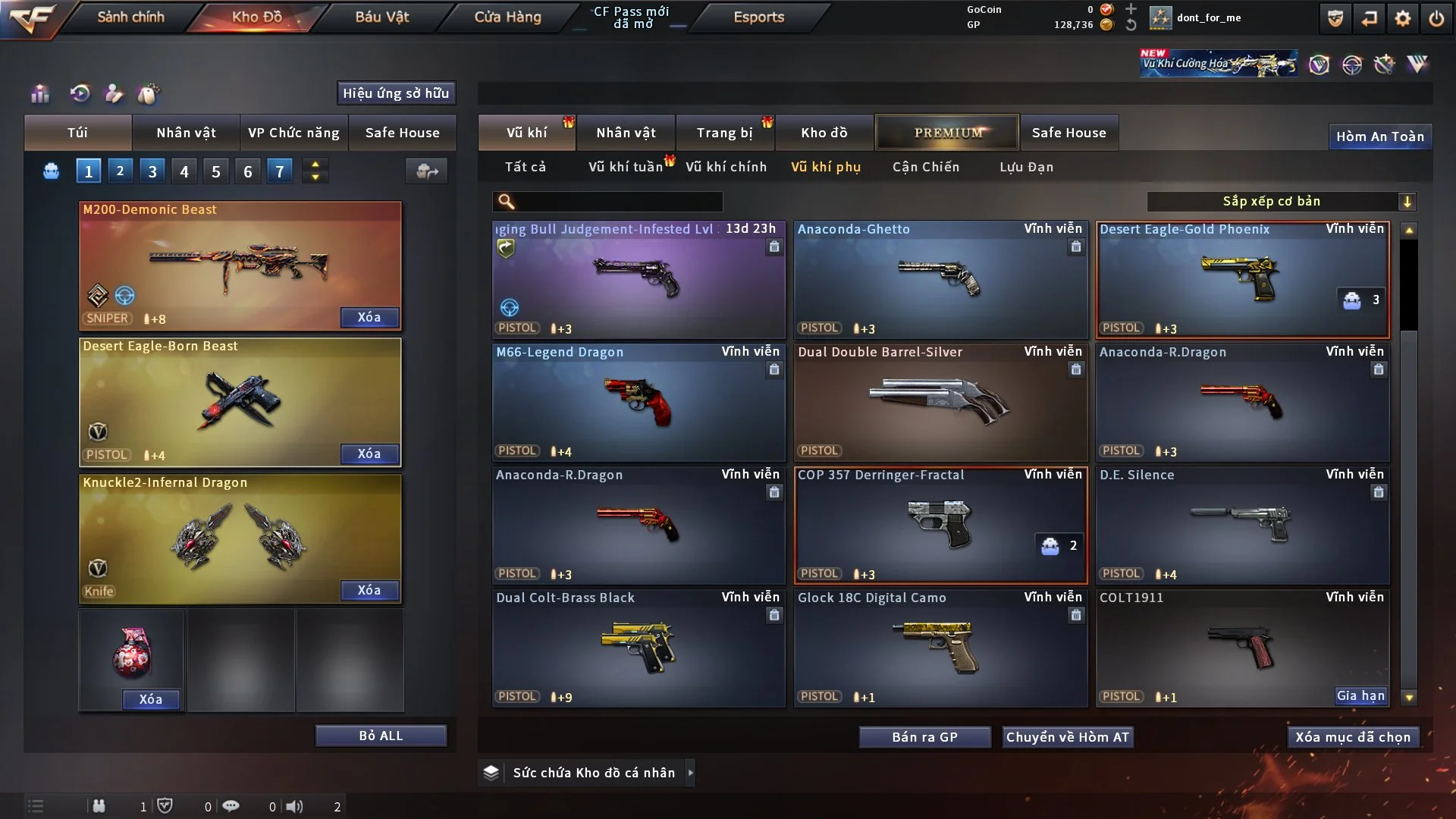
Task: Click the power exit icon
Action: [1436, 18]
